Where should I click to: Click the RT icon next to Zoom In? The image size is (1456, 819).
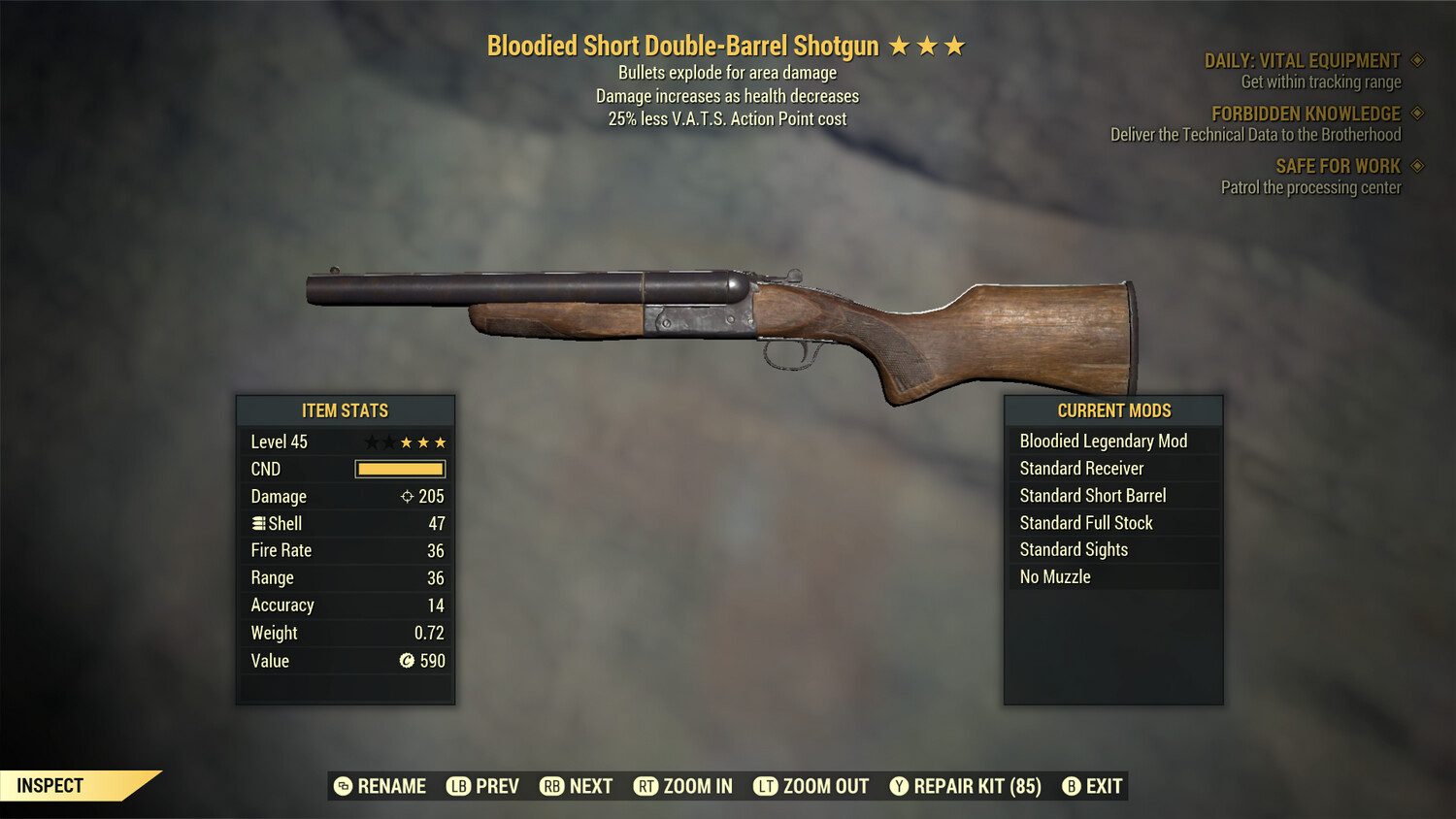[645, 786]
